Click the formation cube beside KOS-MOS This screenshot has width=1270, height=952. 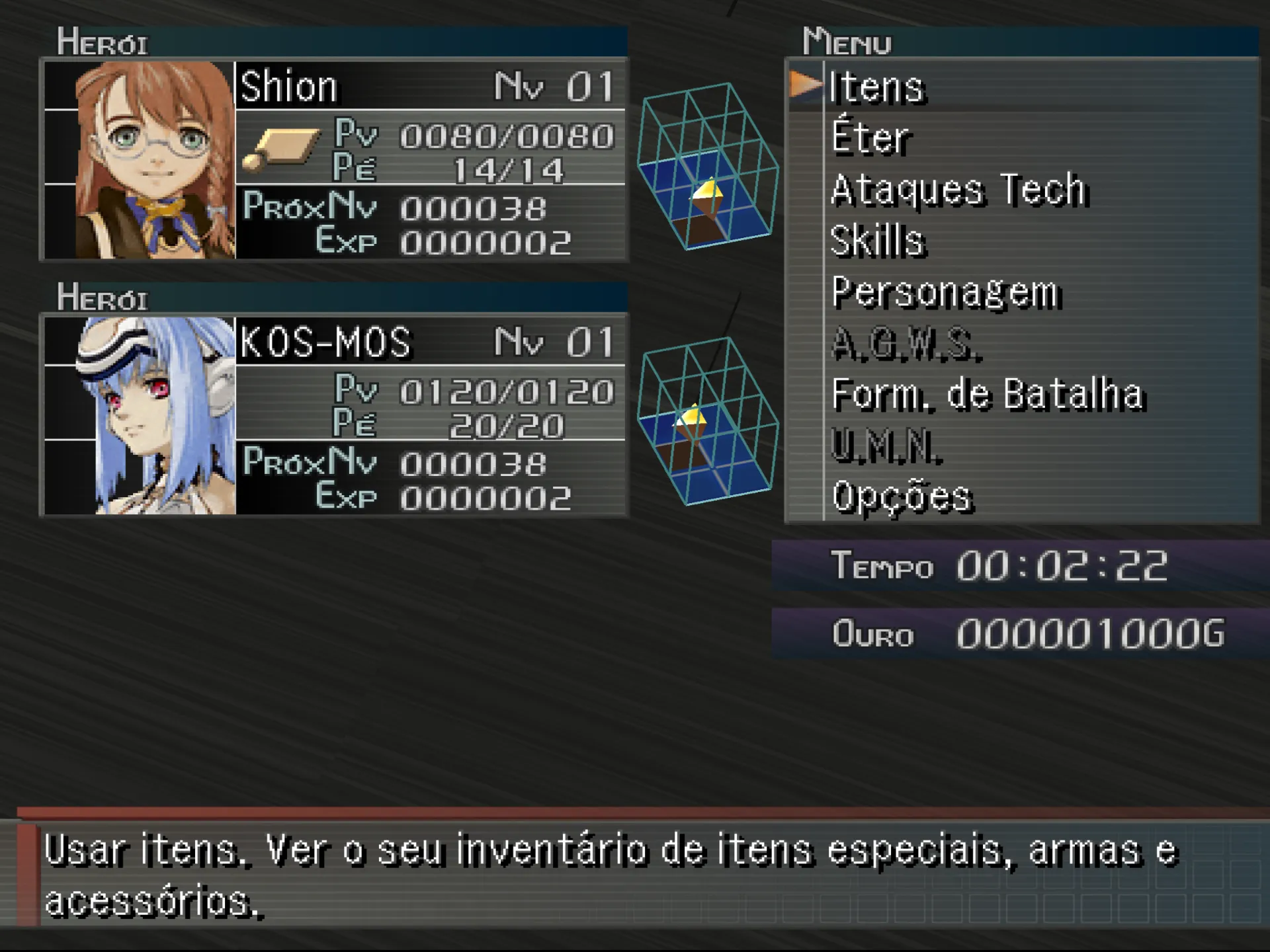click(706, 421)
